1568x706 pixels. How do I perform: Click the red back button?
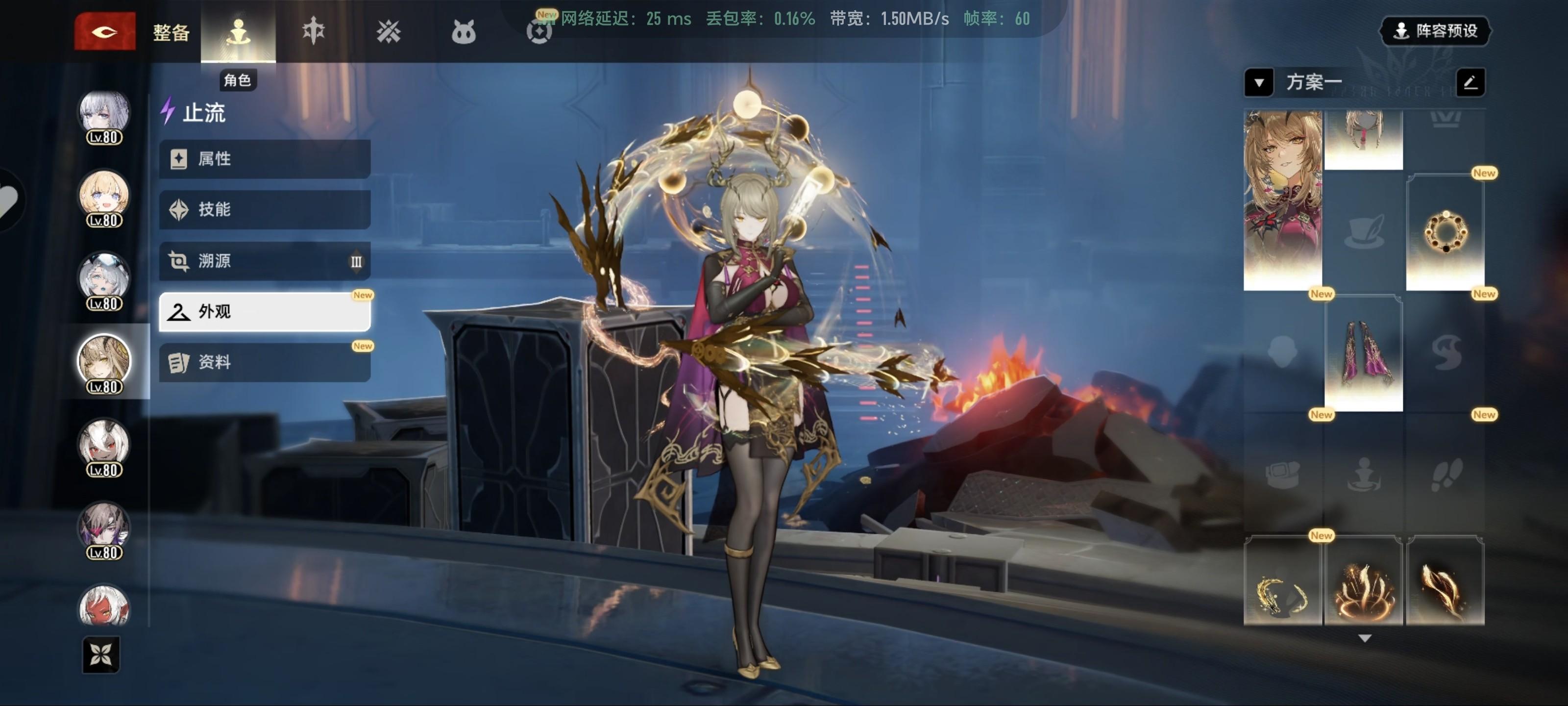point(105,31)
